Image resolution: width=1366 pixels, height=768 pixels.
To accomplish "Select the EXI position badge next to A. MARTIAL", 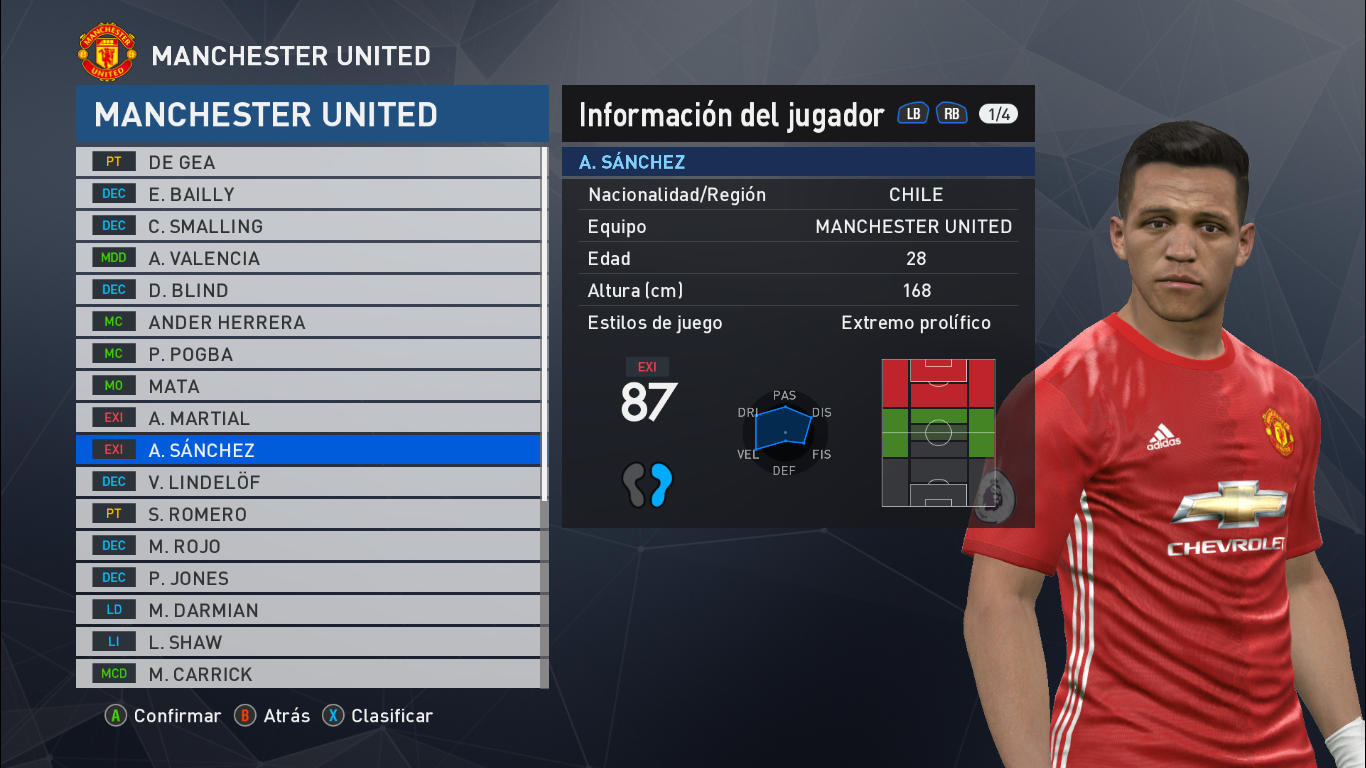I will [x=112, y=417].
